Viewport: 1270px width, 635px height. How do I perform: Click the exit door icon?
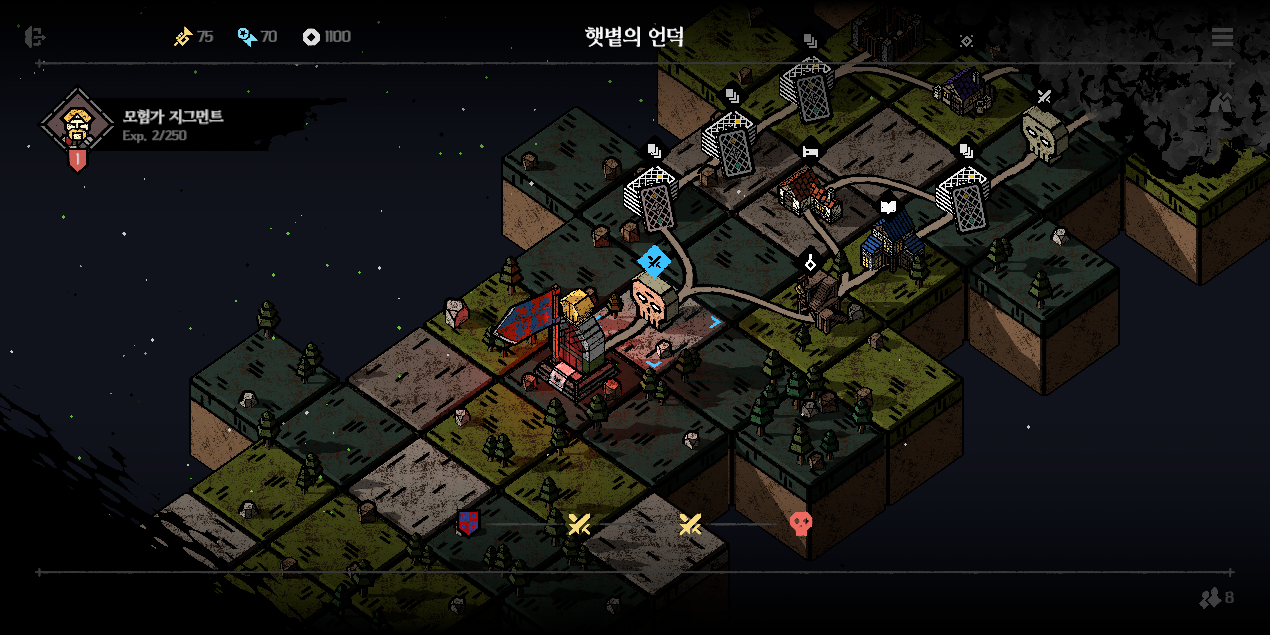pyautogui.click(x=35, y=37)
